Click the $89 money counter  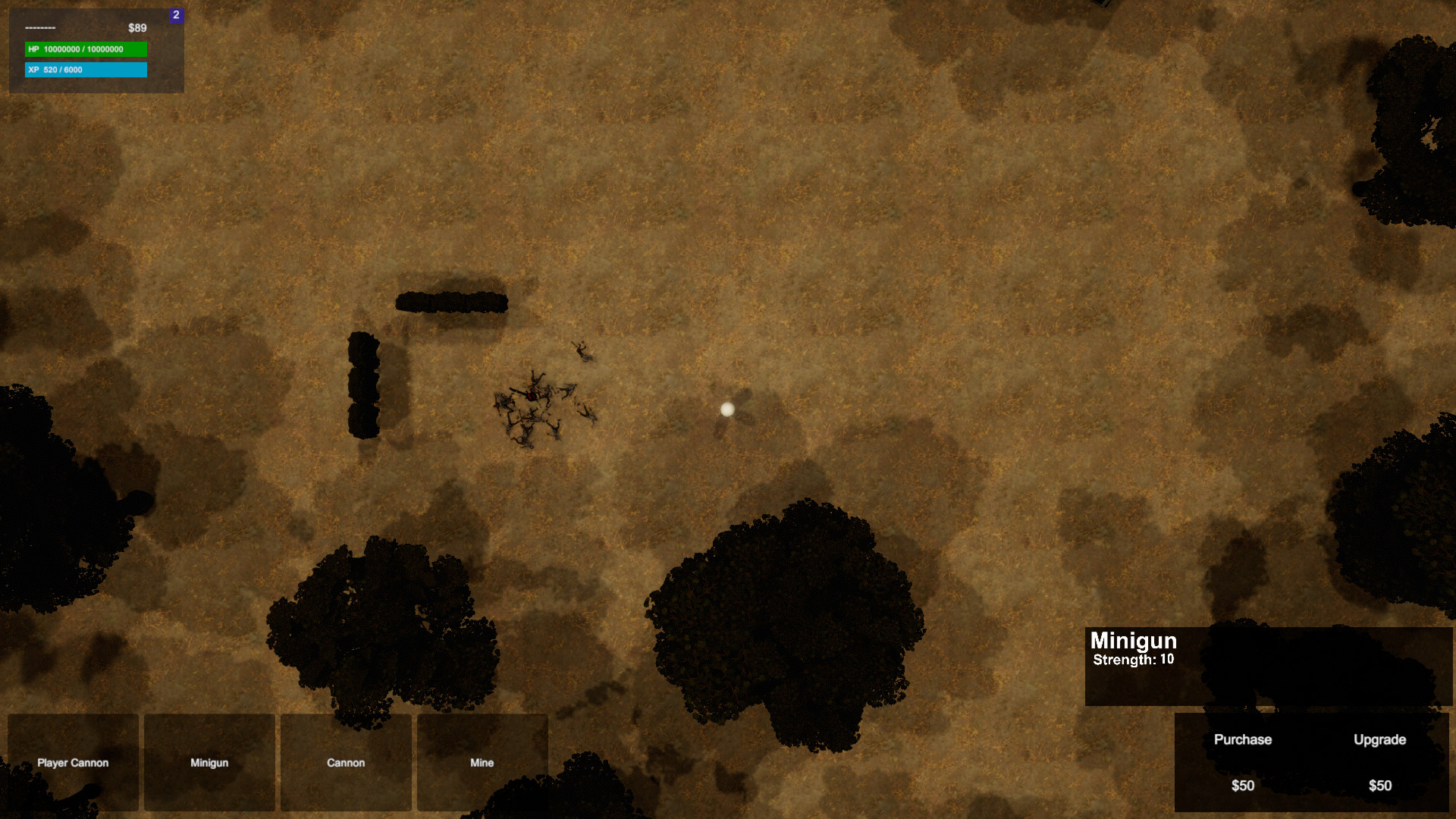coord(136,27)
